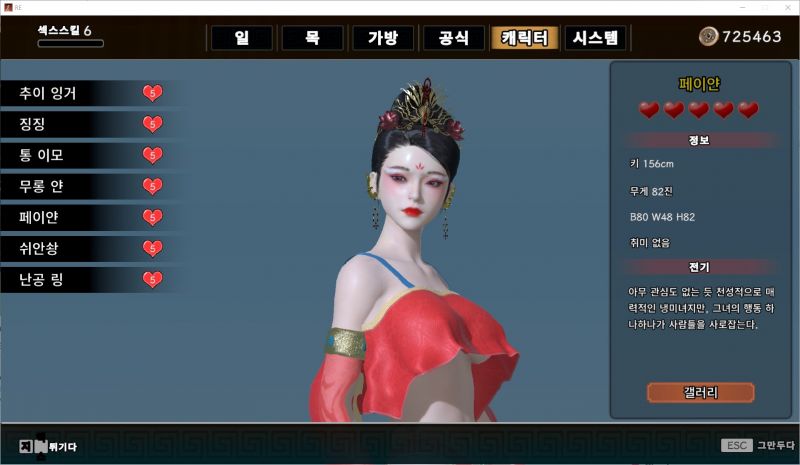Open the 갤러리 gallery button

tap(700, 392)
